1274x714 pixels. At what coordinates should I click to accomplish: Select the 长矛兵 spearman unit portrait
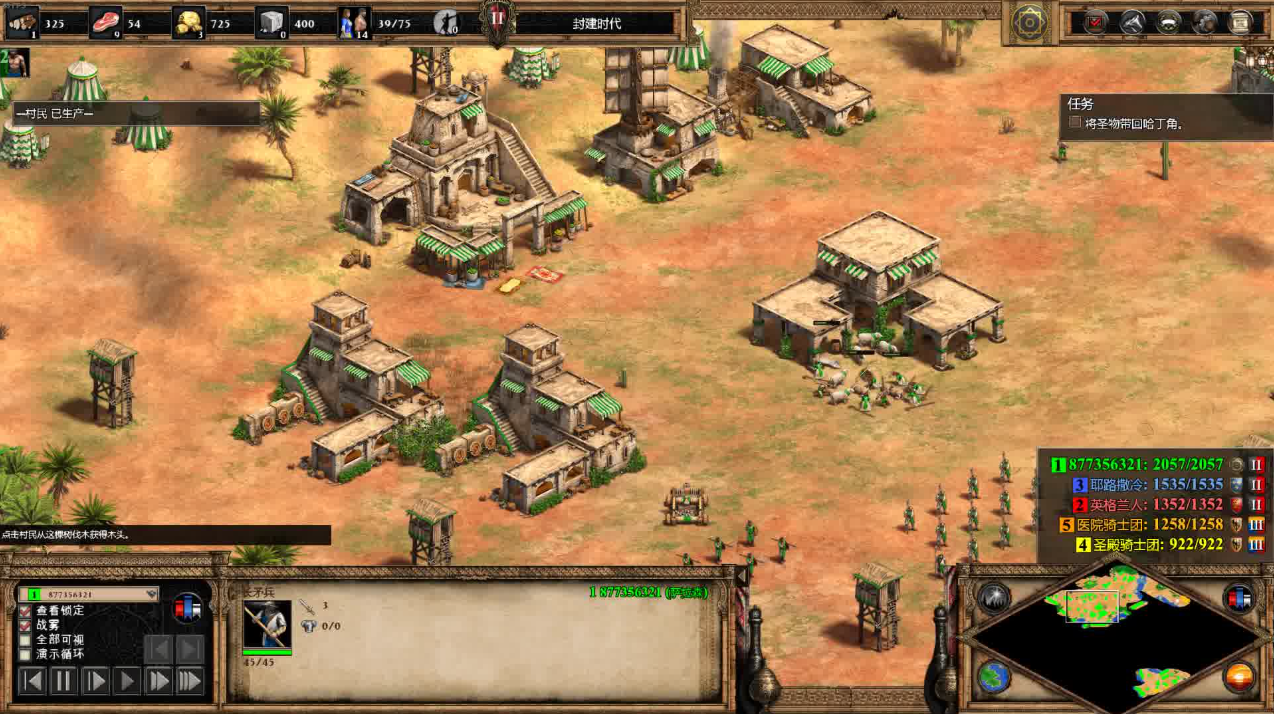[x=267, y=624]
